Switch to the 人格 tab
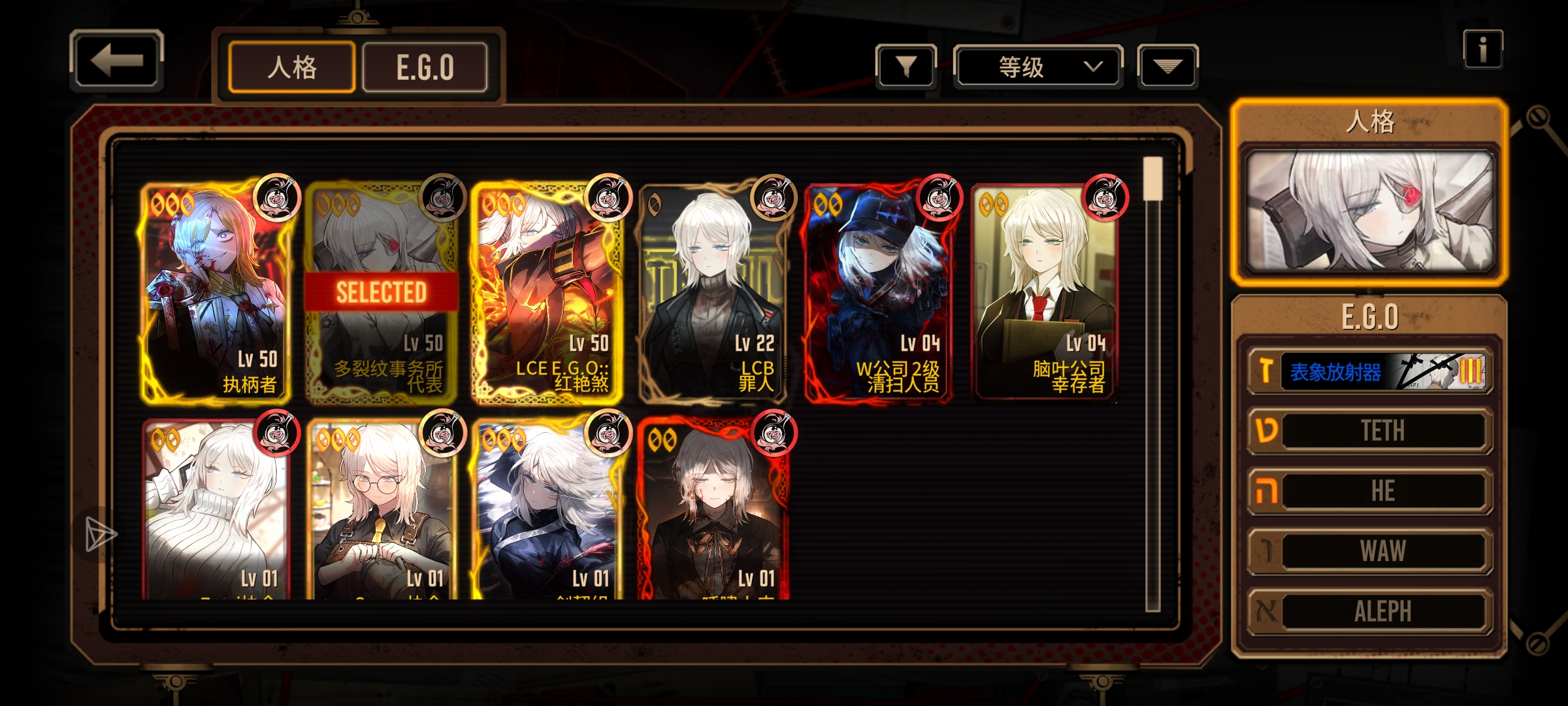The width and height of the screenshot is (1568, 706). coord(291,67)
